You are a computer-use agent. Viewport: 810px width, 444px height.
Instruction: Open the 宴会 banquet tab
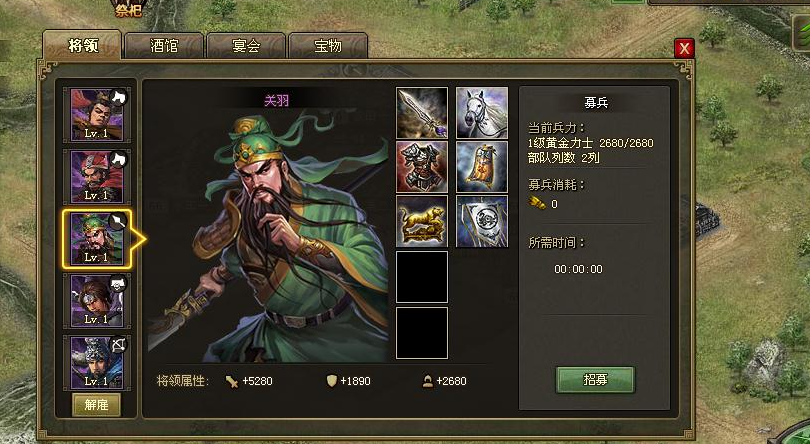click(246, 45)
